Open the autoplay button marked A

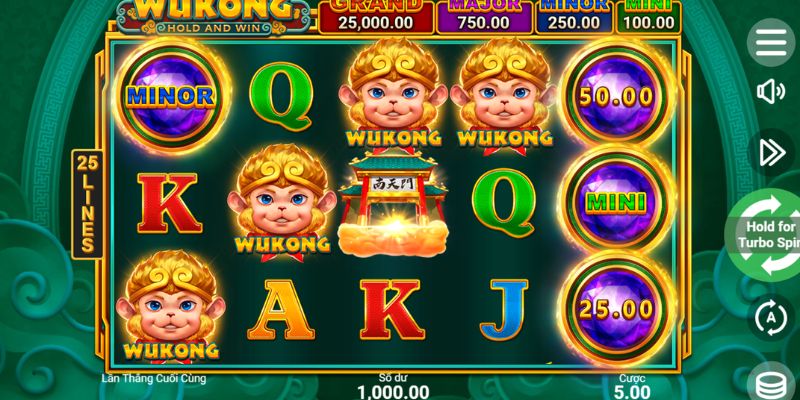tap(771, 318)
